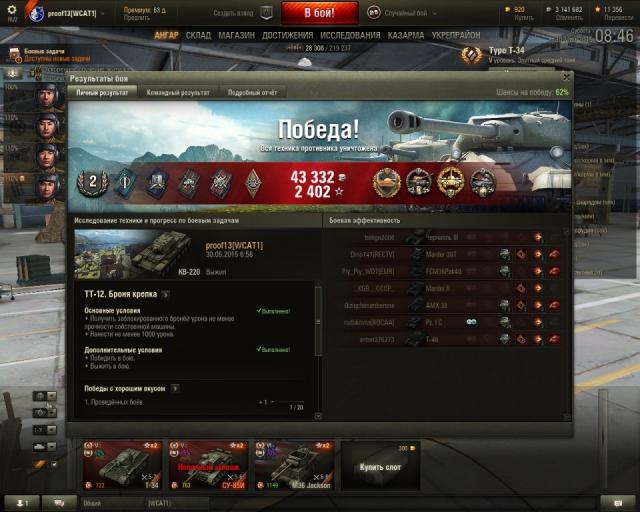Click the Создать взвод platoon button

(242, 14)
